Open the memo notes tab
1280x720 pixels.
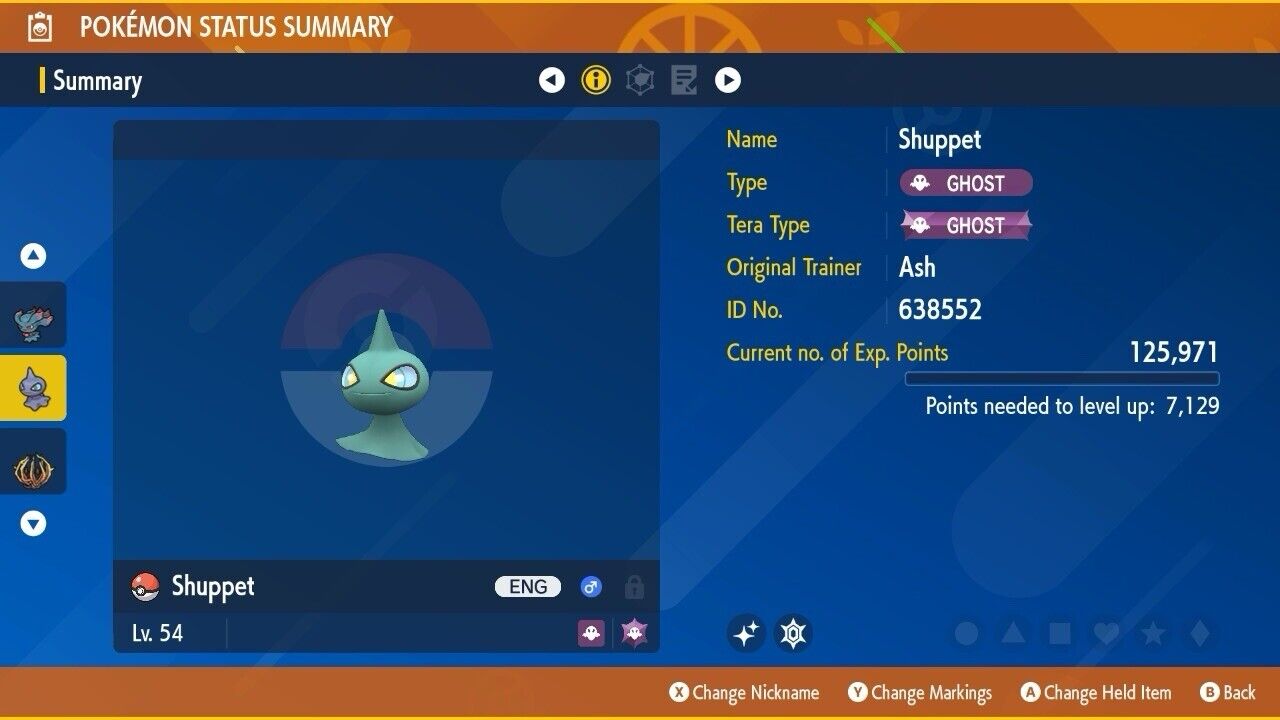[684, 80]
